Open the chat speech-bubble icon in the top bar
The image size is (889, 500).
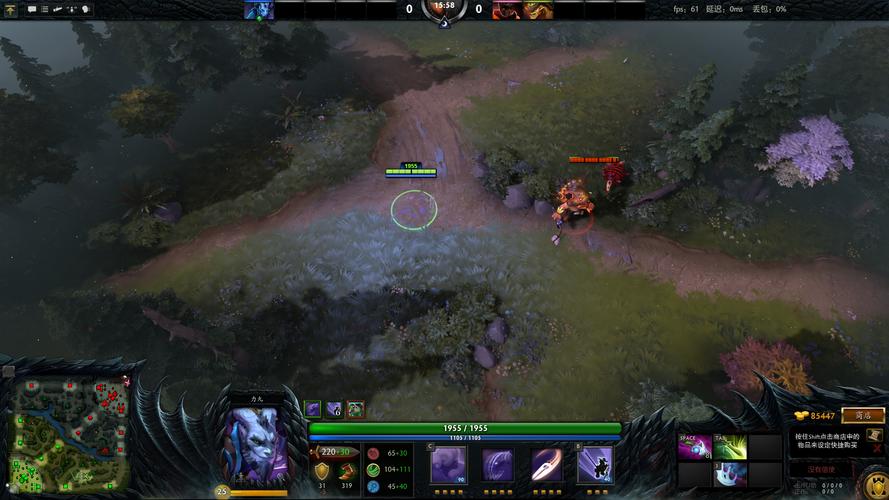[x=32, y=9]
